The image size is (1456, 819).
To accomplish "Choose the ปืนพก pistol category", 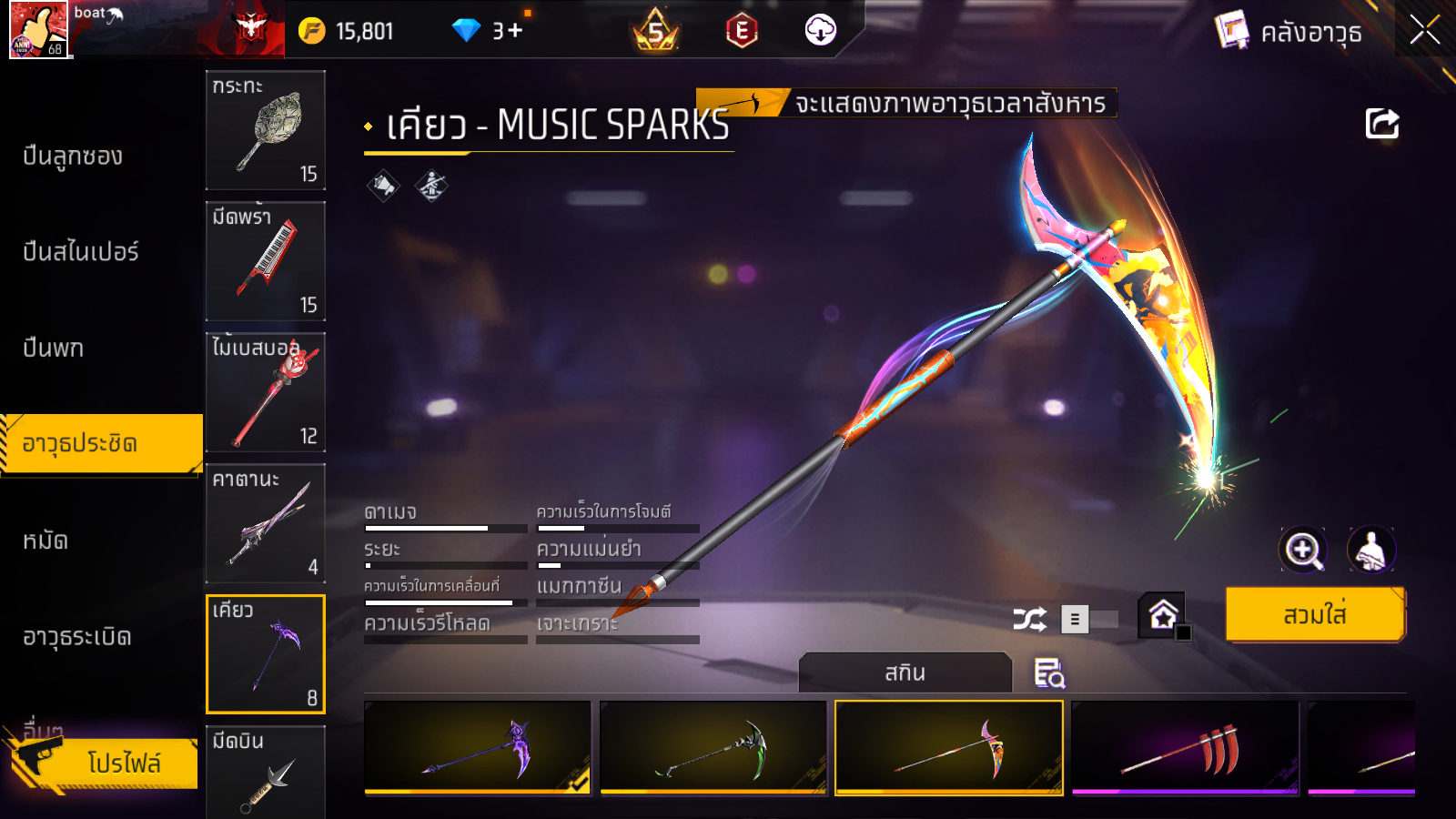I will (54, 349).
